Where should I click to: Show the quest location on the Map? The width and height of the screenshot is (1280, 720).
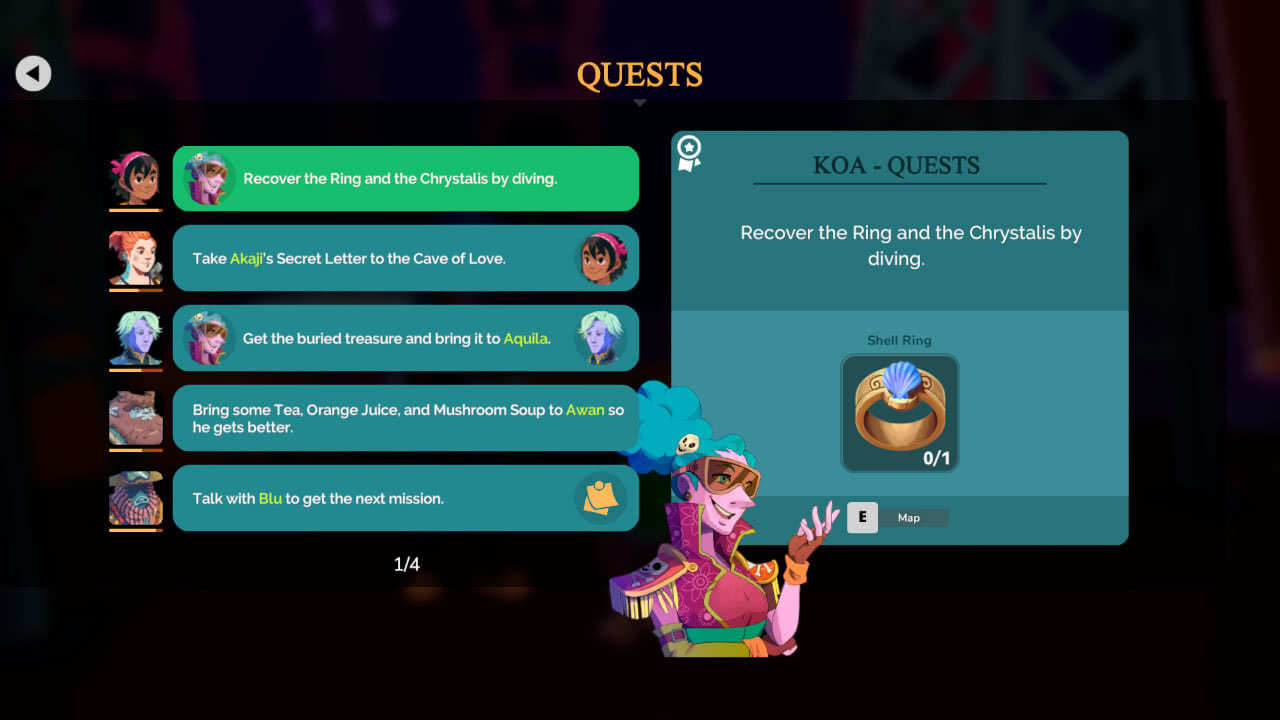[x=897, y=517]
